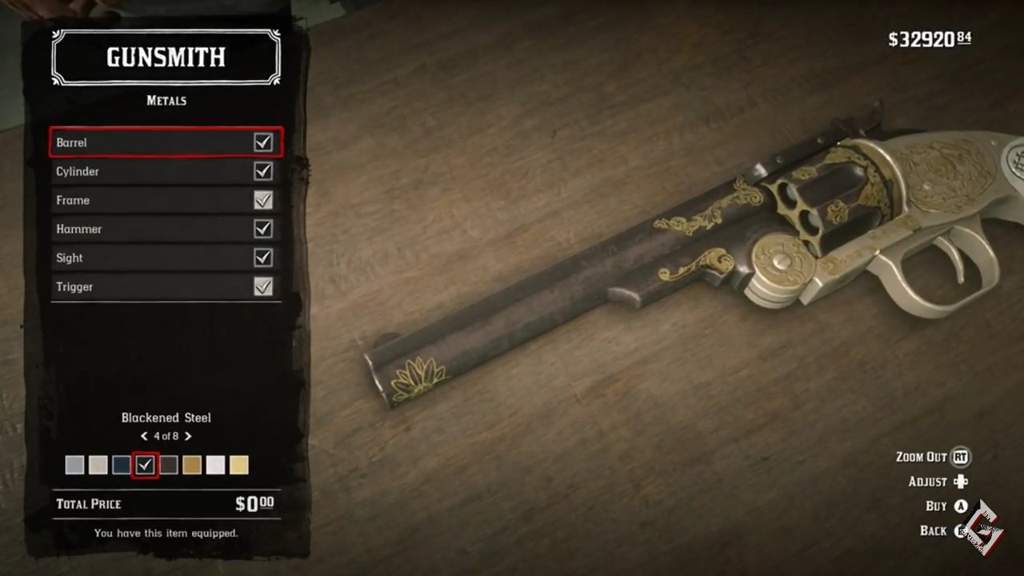This screenshot has height=576, width=1024.
Task: Select the brownish-gold metal swatch
Action: [192, 465]
